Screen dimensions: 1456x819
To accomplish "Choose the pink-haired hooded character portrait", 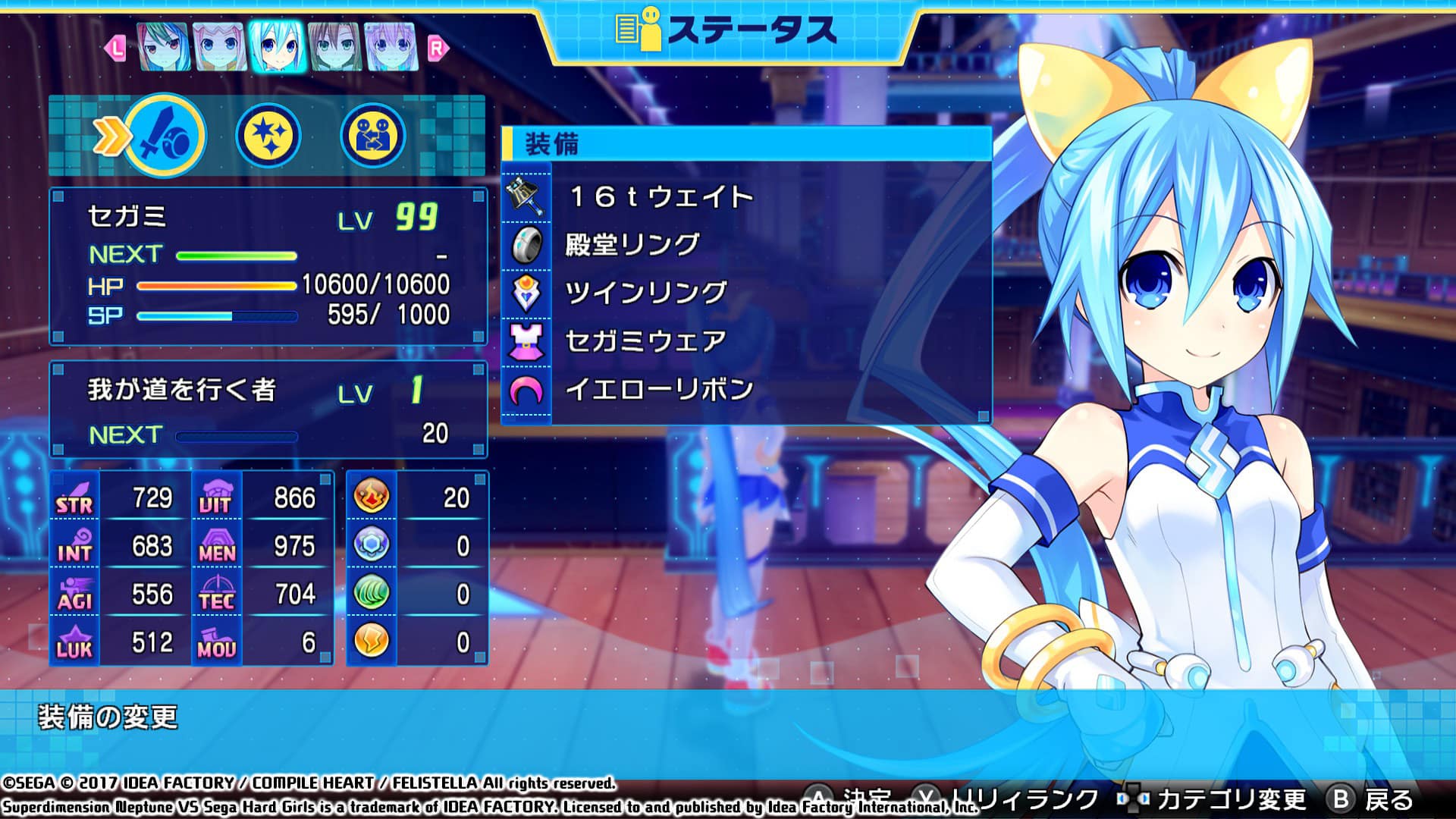I will tap(220, 46).
